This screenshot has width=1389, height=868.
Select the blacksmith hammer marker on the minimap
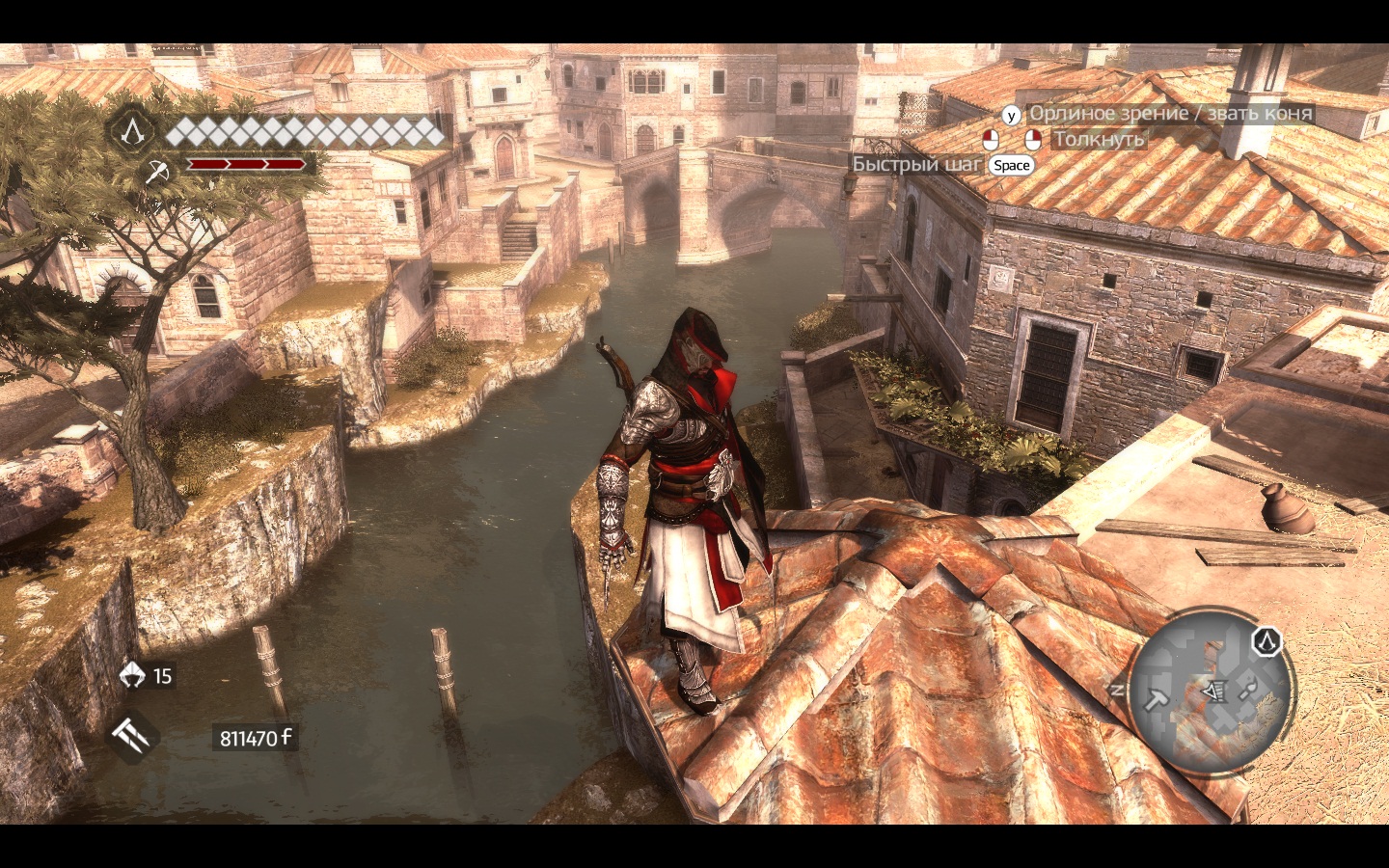[1156, 698]
